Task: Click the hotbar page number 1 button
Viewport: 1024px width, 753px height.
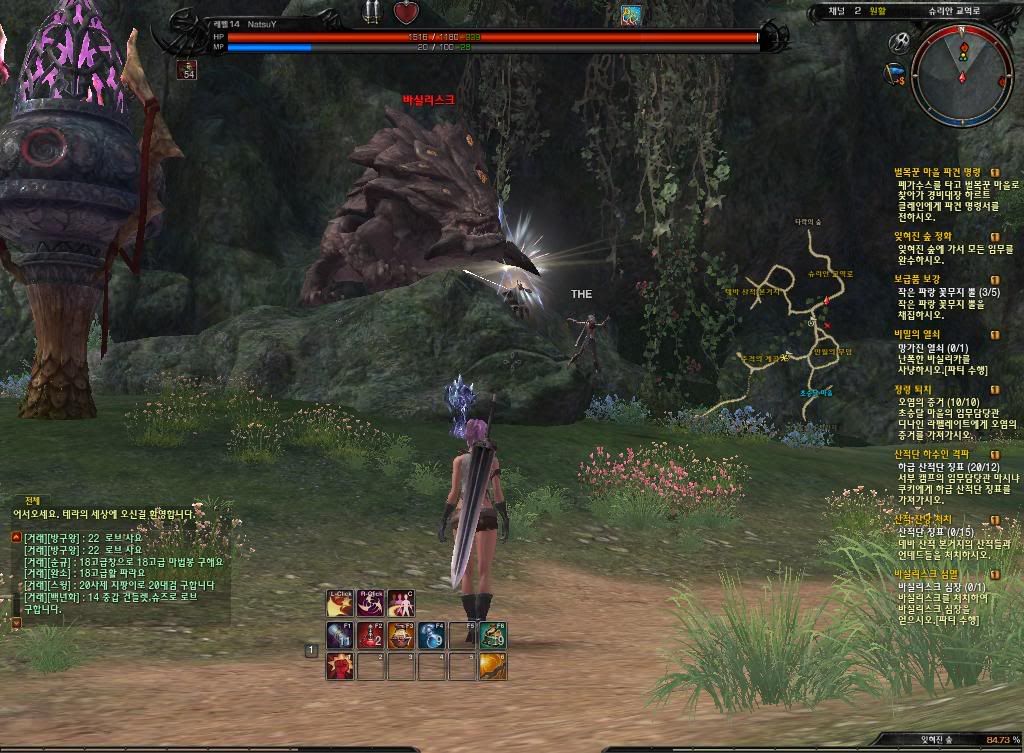Action: point(311,650)
